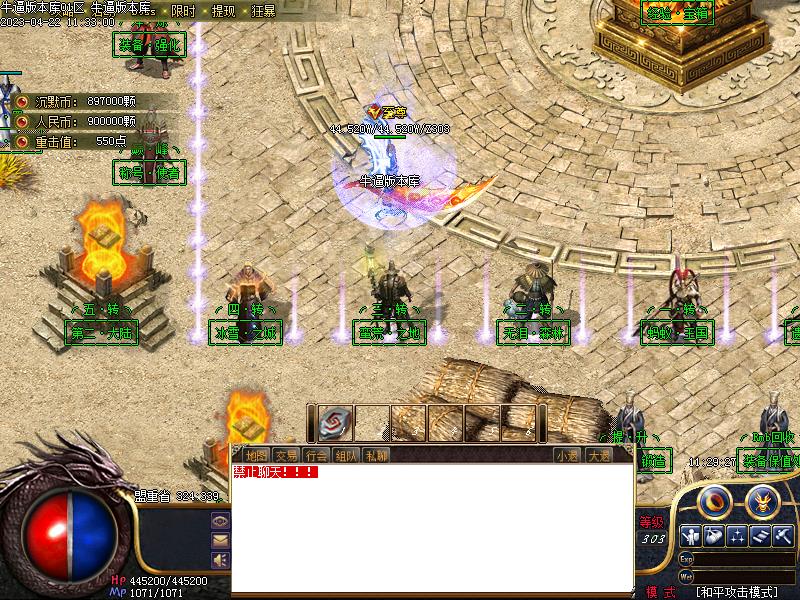Toggle the sound speaker icon
Image resolution: width=800 pixels, height=600 pixels.
click(x=220, y=559)
